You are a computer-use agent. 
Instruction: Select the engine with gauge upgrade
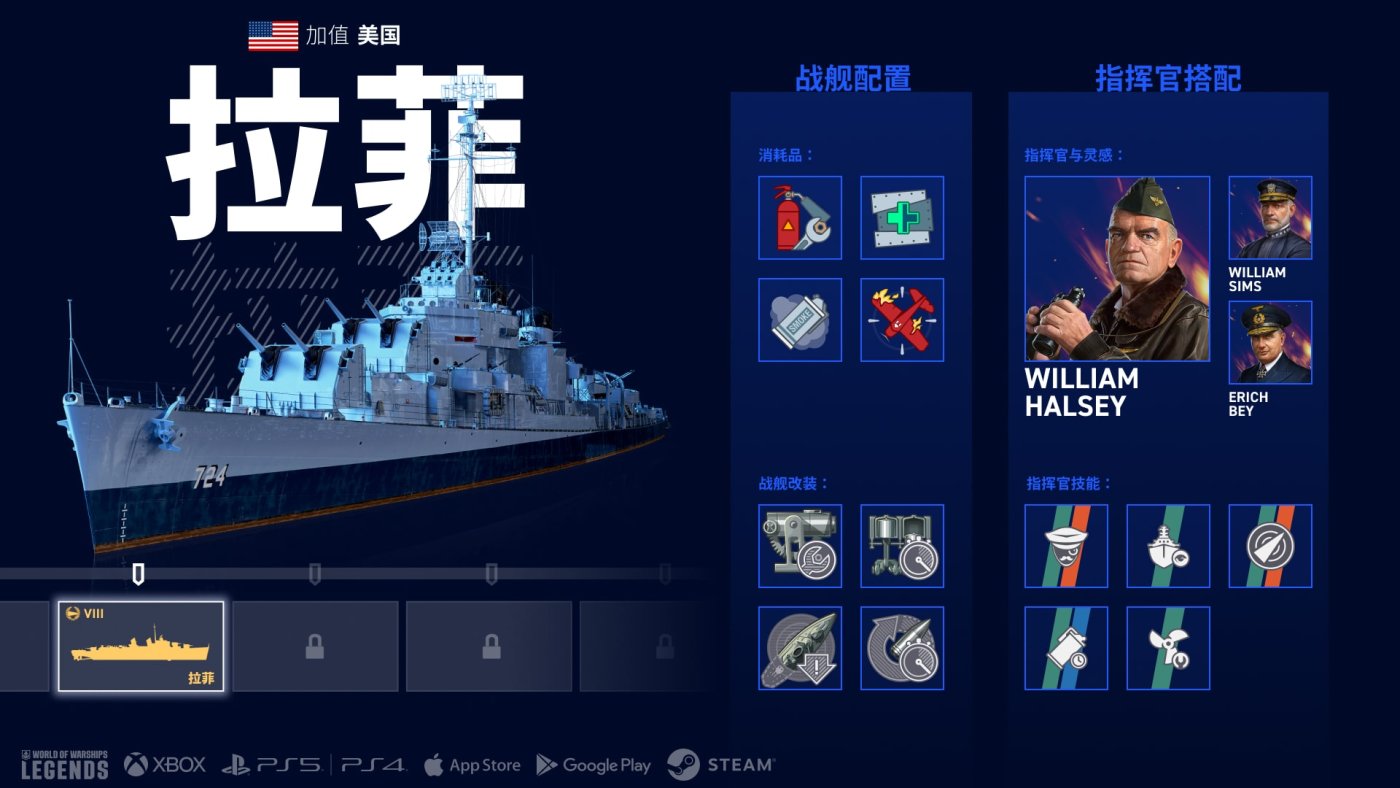[x=902, y=546]
